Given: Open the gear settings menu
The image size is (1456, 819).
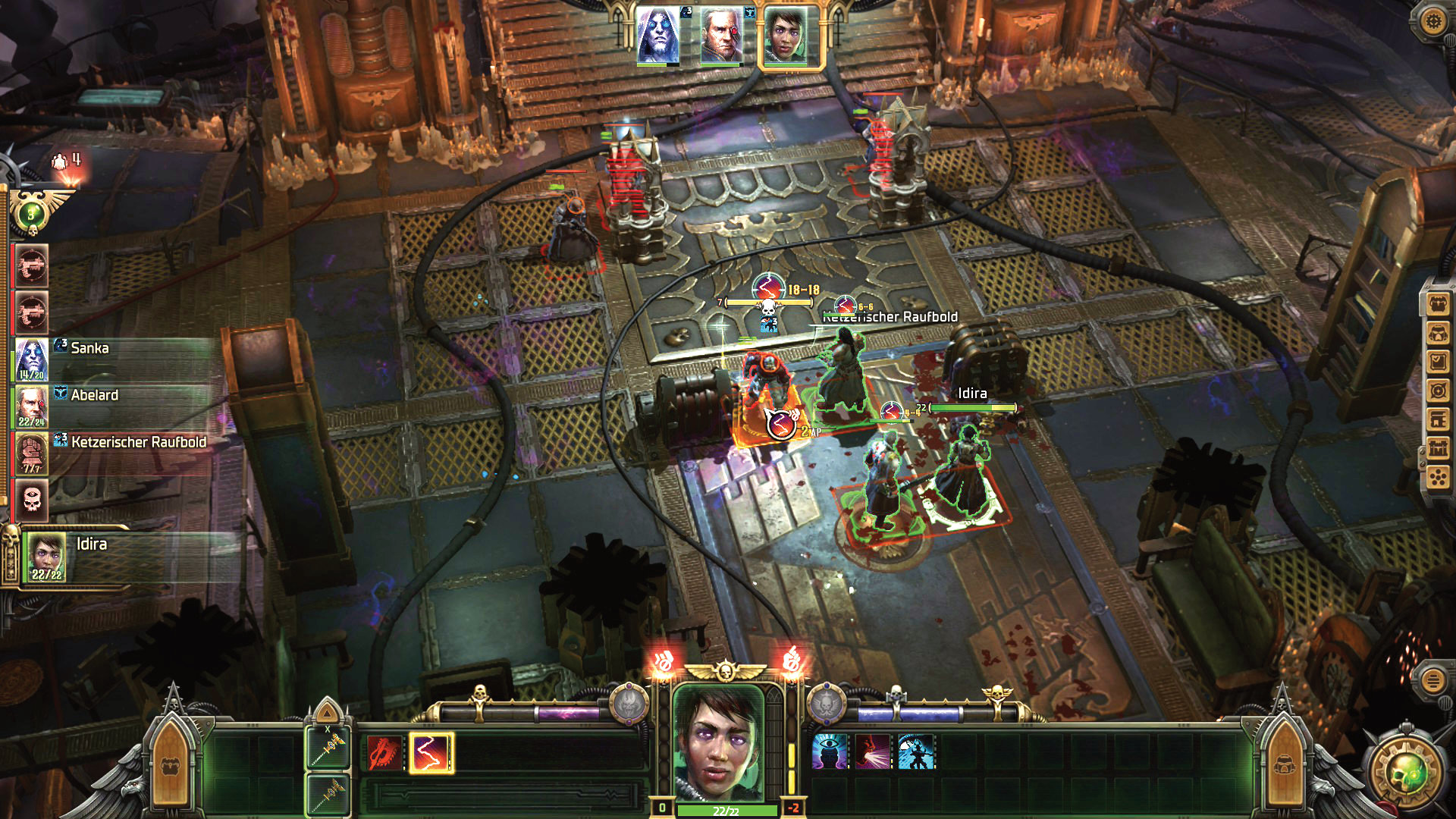Looking at the screenshot, I should (x=1432, y=20).
